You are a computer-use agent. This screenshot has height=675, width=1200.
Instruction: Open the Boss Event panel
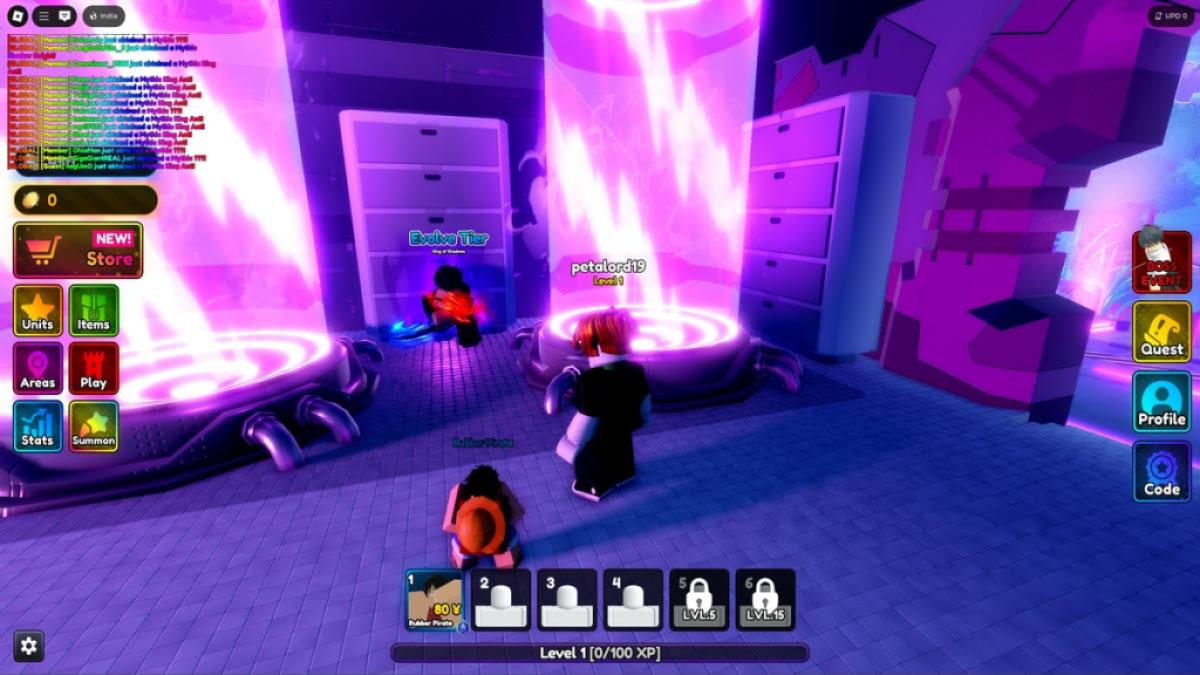1161,262
